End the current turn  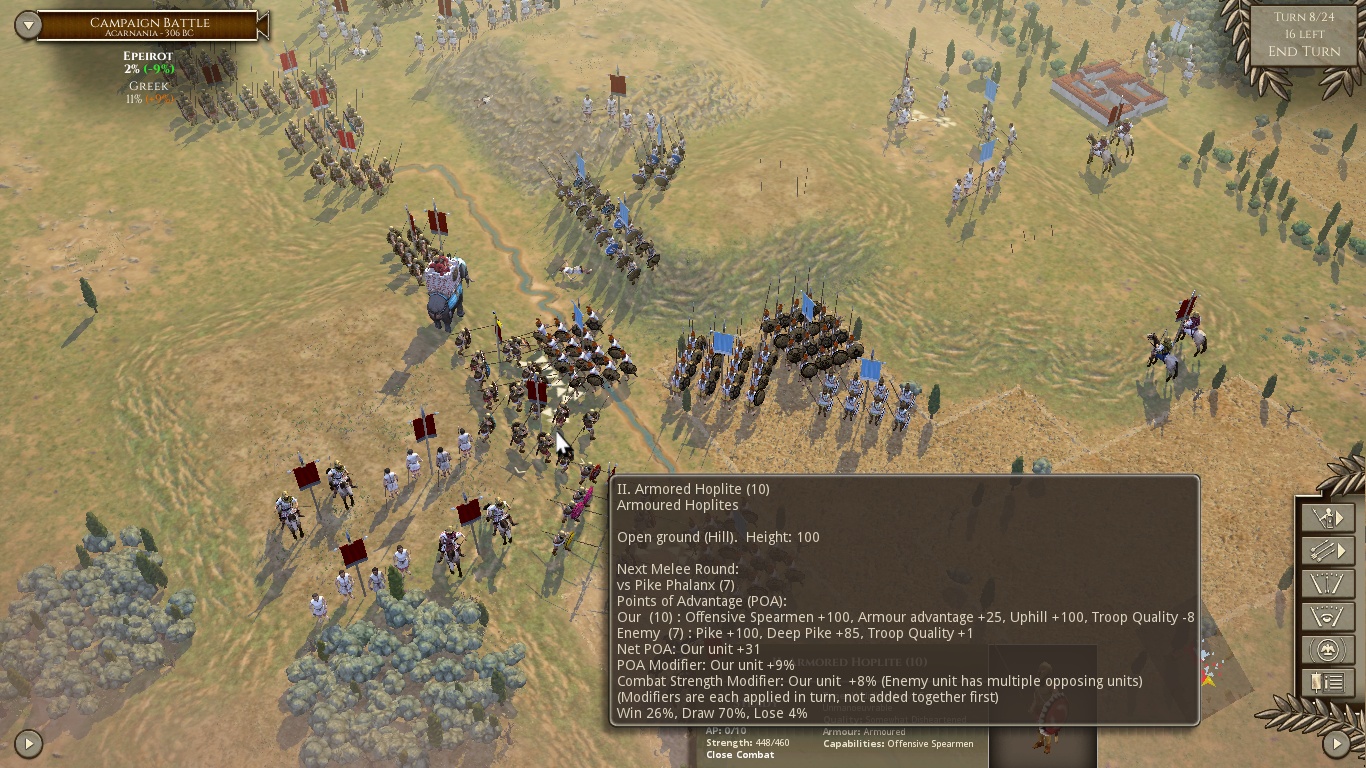coord(1304,51)
